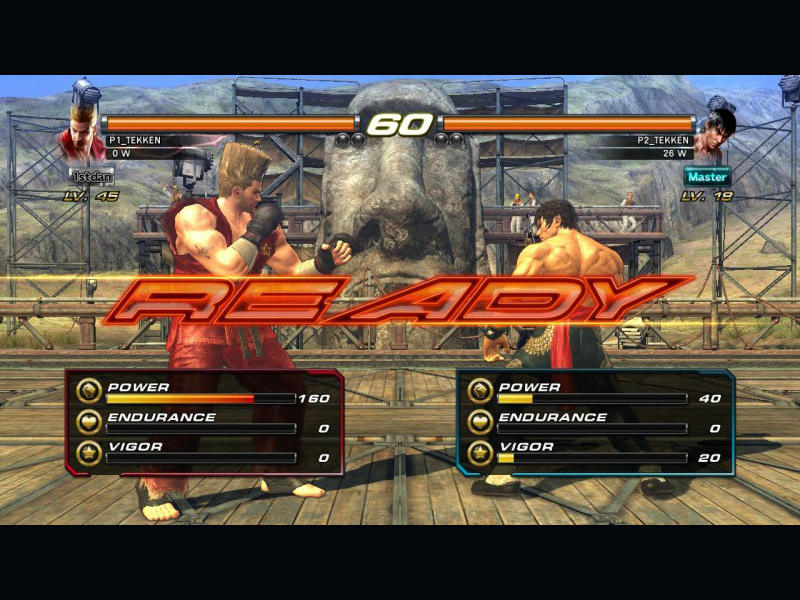The image size is (800, 600).
Task: Click the Vigor icon in the red panel
Action: (89, 452)
